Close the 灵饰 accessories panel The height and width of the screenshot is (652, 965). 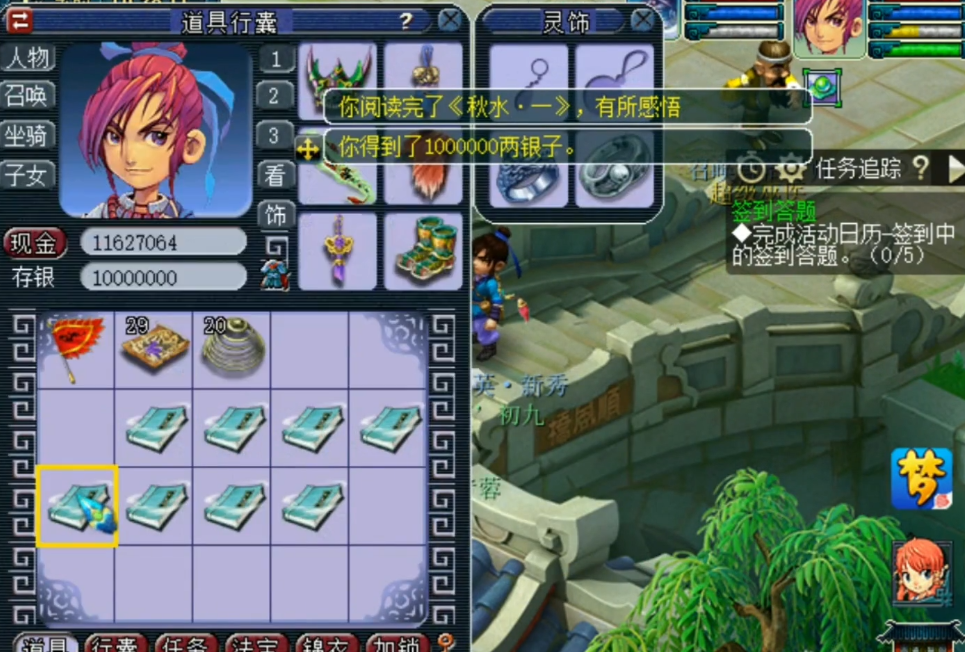643,19
